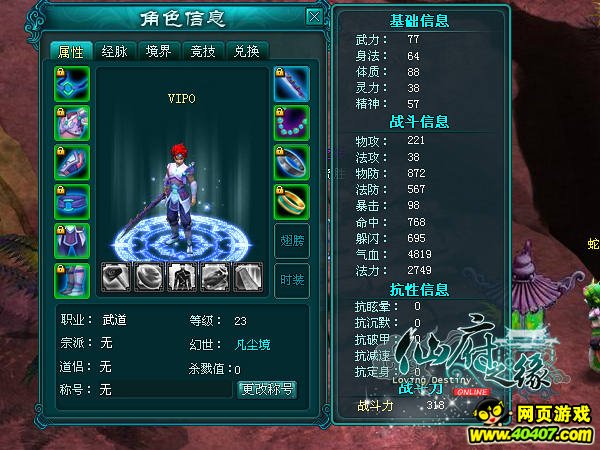This screenshot has height=450, width=600.
Task: Choose the equipped boots slot
Action: [x=72, y=278]
